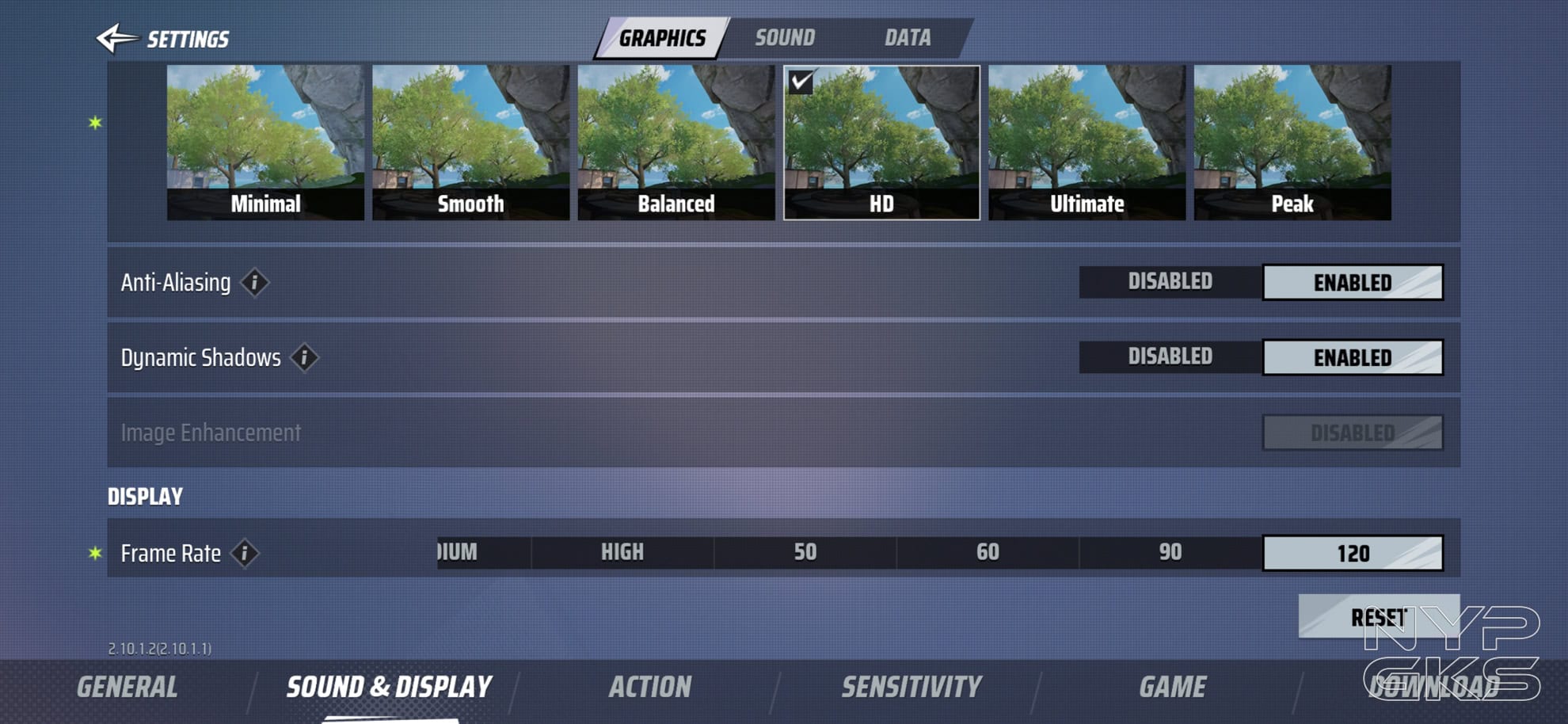1568x724 pixels.
Task: Switch to the Sound tab
Action: pyautogui.click(x=784, y=38)
